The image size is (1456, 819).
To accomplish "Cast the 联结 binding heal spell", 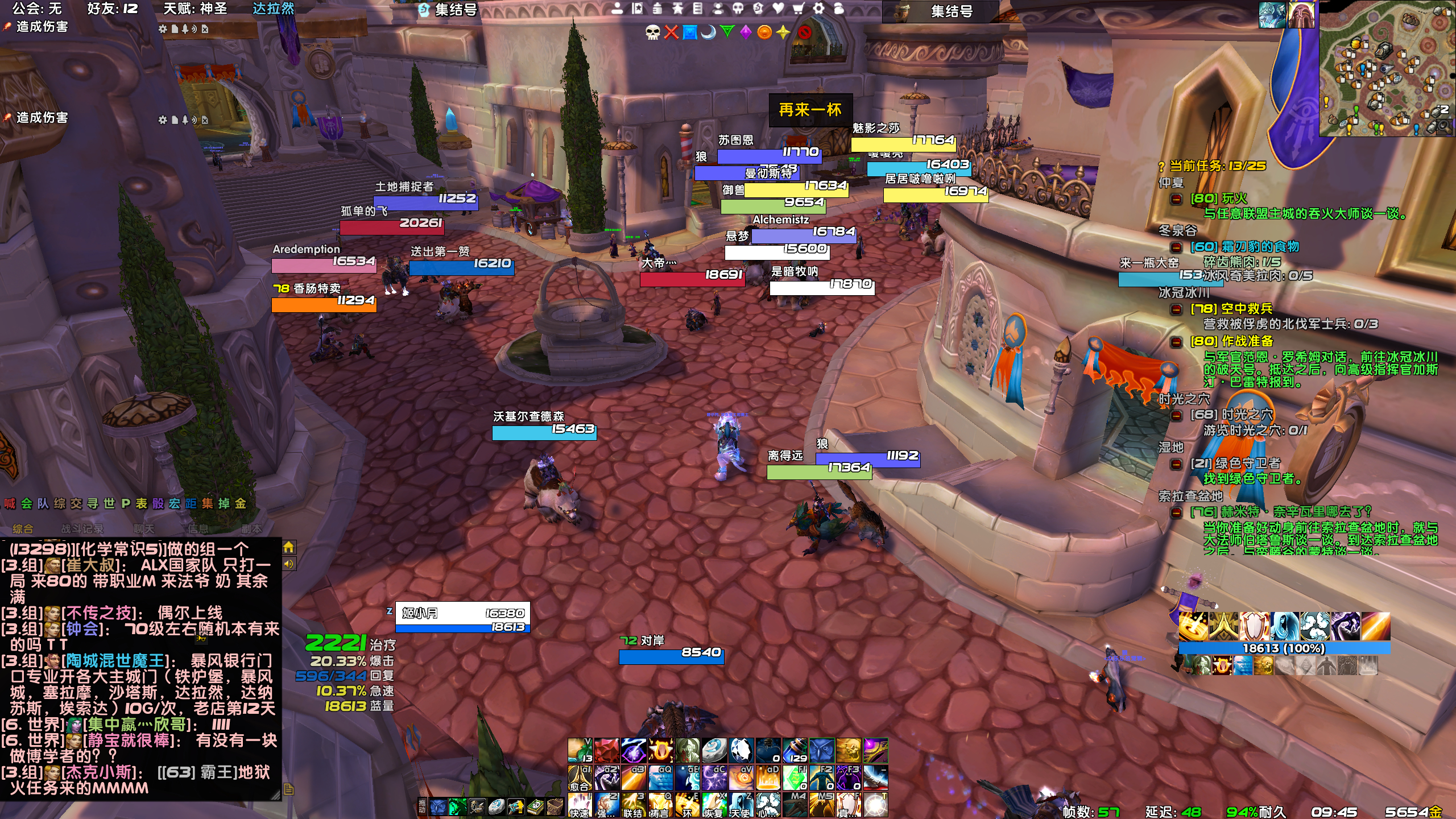I will pyautogui.click(x=633, y=805).
